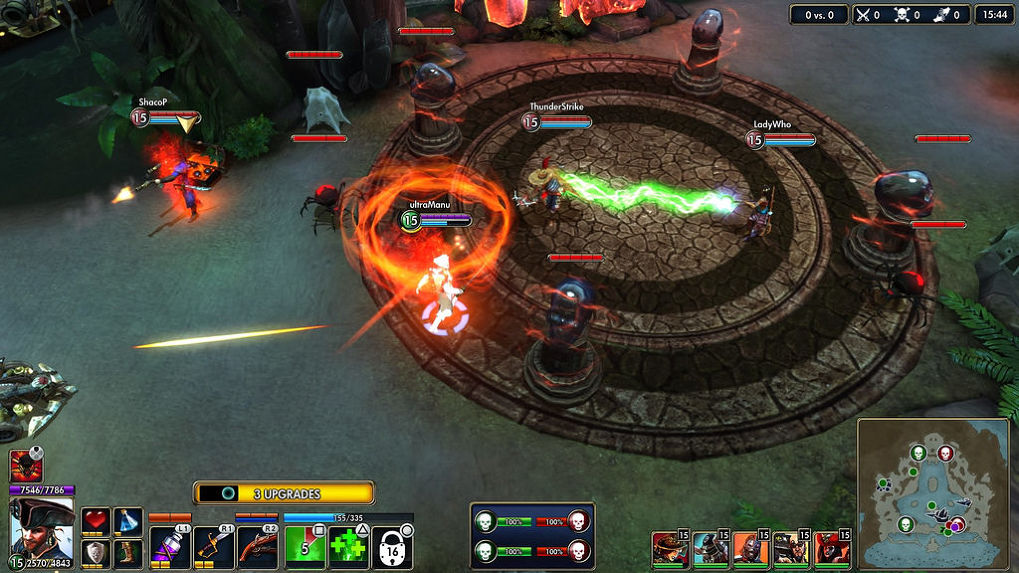Viewport: 1019px width, 573px height.
Task: Select the locked ability slot marked 16
Action: [392, 548]
